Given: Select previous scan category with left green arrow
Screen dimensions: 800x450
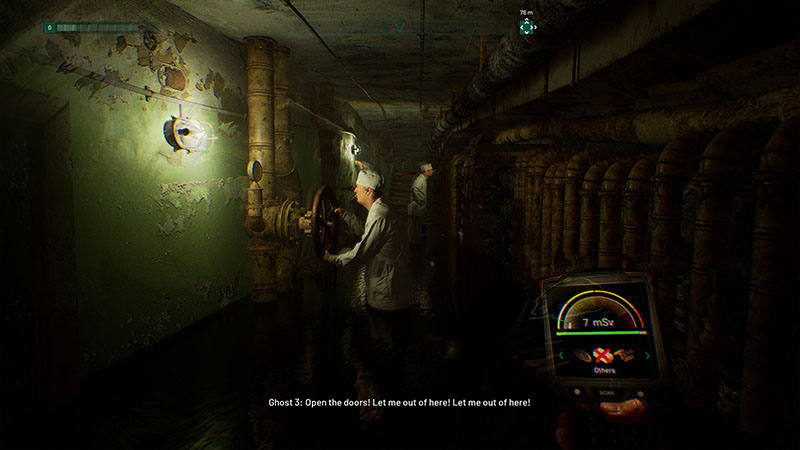Looking at the screenshot, I should (x=561, y=354).
